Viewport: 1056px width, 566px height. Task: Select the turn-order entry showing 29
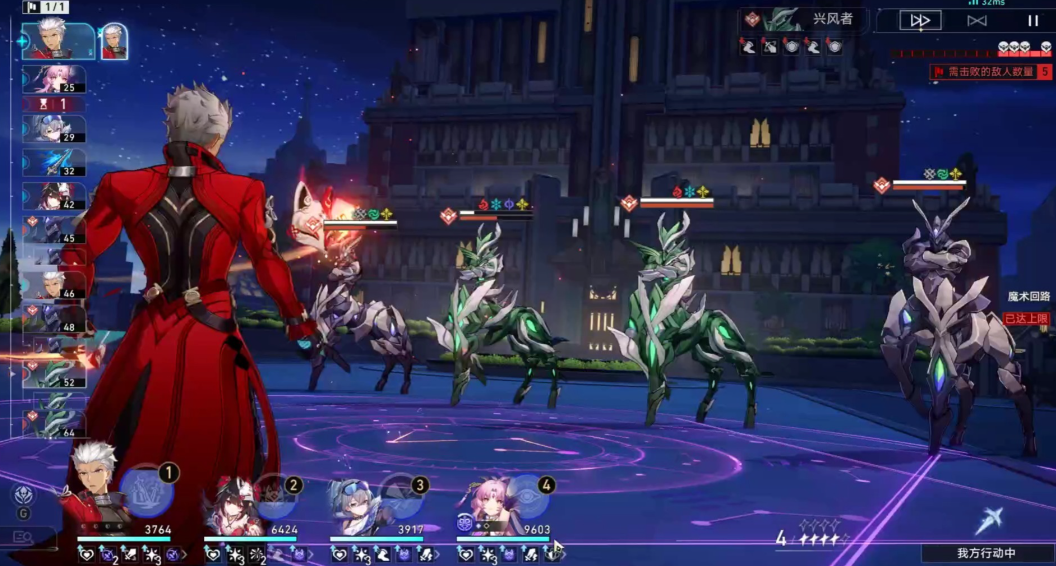54,129
